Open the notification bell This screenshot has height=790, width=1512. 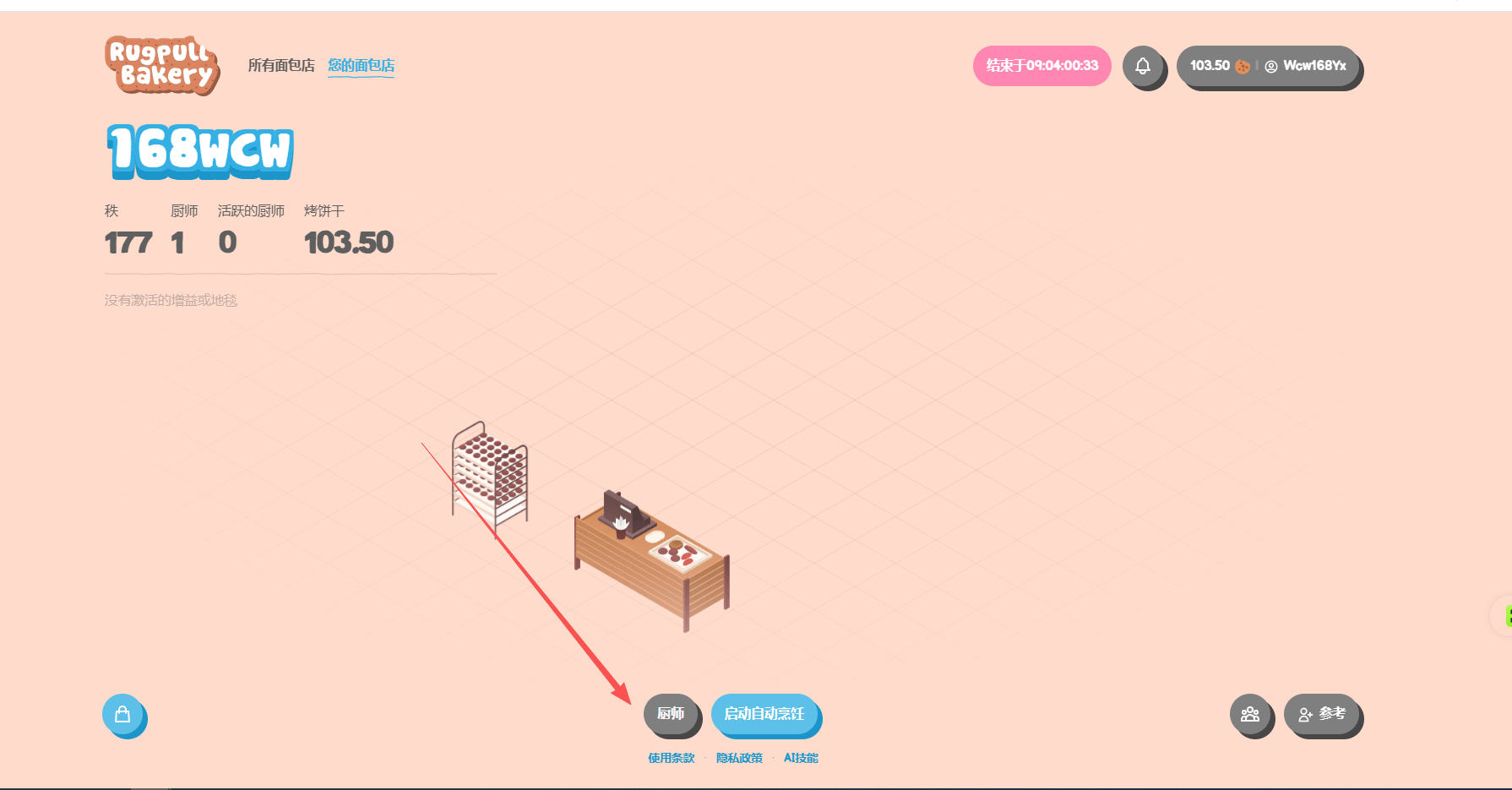1142,66
